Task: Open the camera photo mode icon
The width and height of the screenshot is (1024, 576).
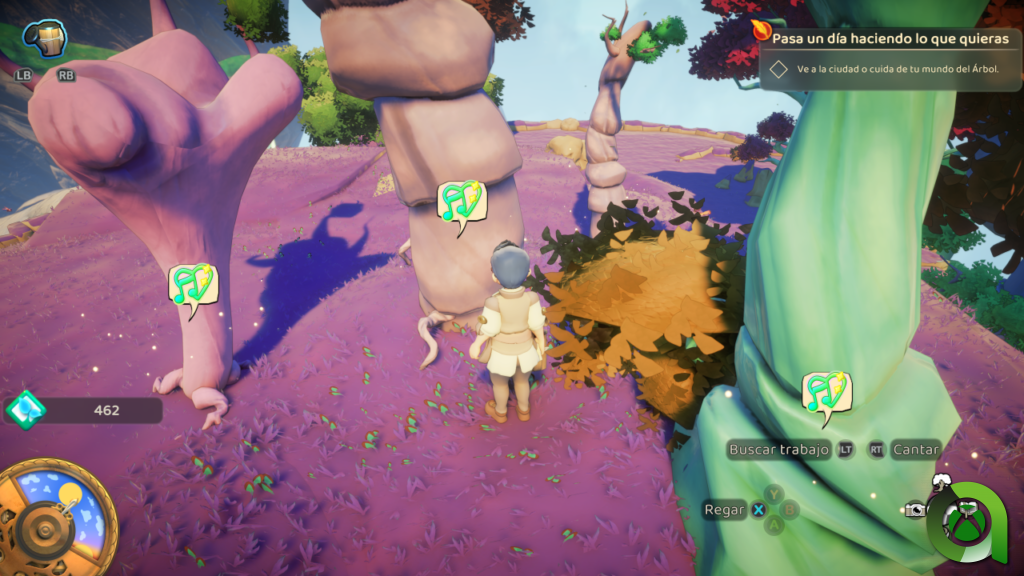Action: pyautogui.click(x=914, y=510)
